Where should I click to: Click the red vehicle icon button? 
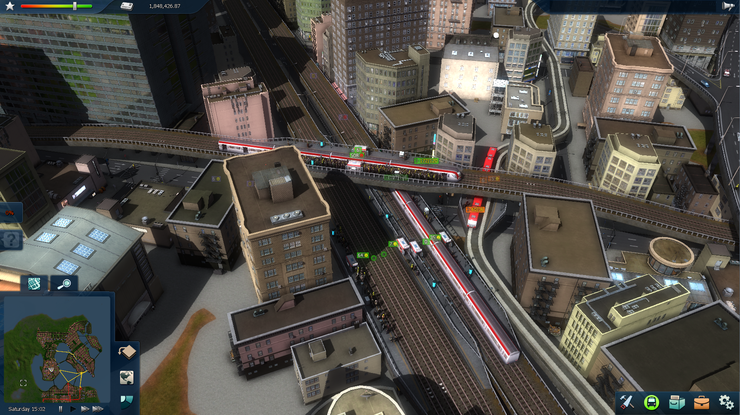[x=9, y=213]
